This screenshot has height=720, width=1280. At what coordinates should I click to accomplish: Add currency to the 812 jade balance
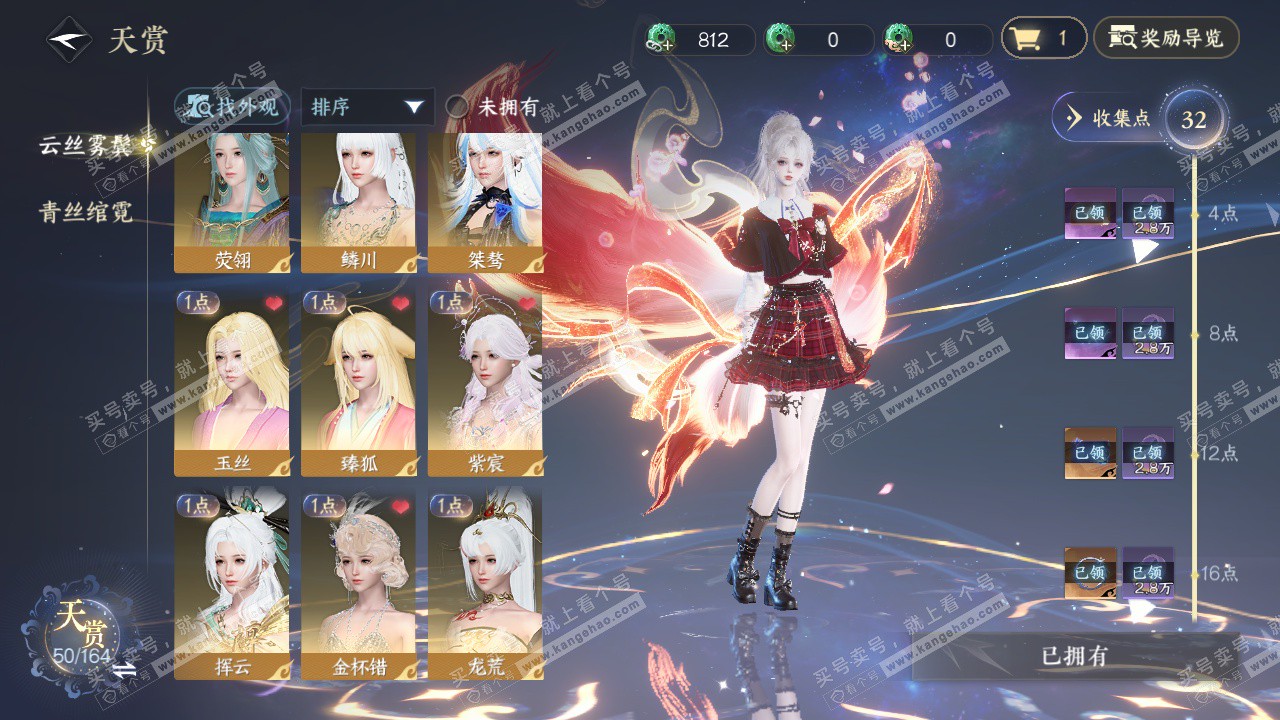tap(662, 40)
